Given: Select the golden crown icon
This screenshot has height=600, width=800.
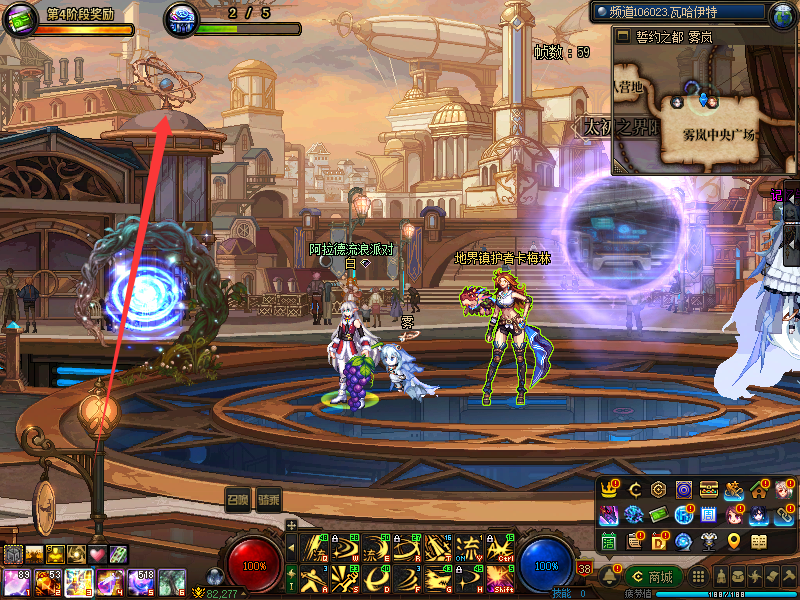Looking at the screenshot, I should [608, 489].
